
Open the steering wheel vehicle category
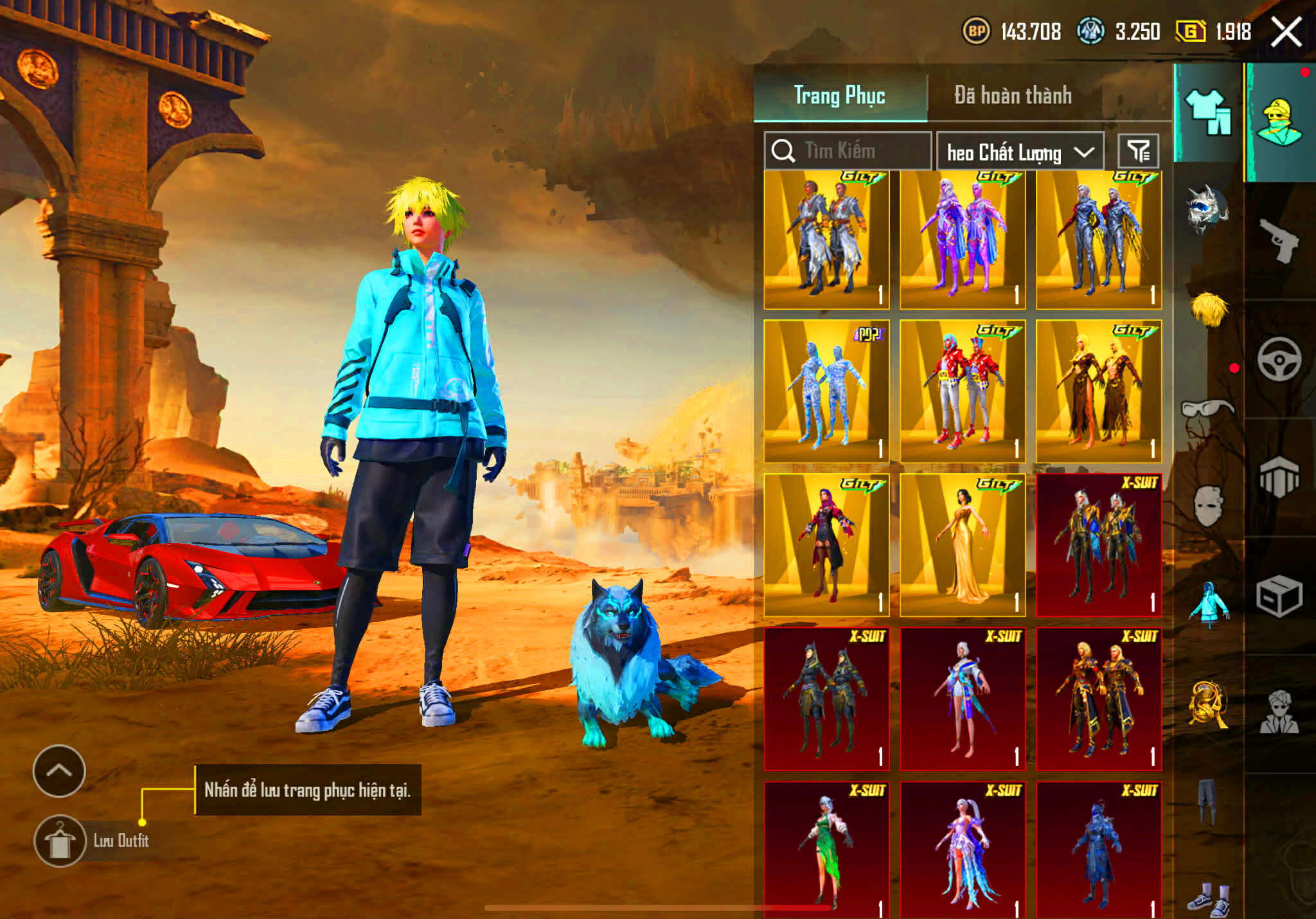pos(1279,359)
